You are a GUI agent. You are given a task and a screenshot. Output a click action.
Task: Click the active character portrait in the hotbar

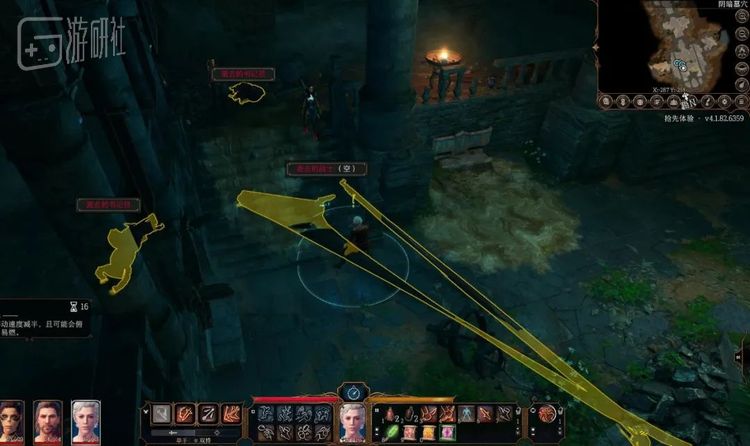tap(353, 422)
